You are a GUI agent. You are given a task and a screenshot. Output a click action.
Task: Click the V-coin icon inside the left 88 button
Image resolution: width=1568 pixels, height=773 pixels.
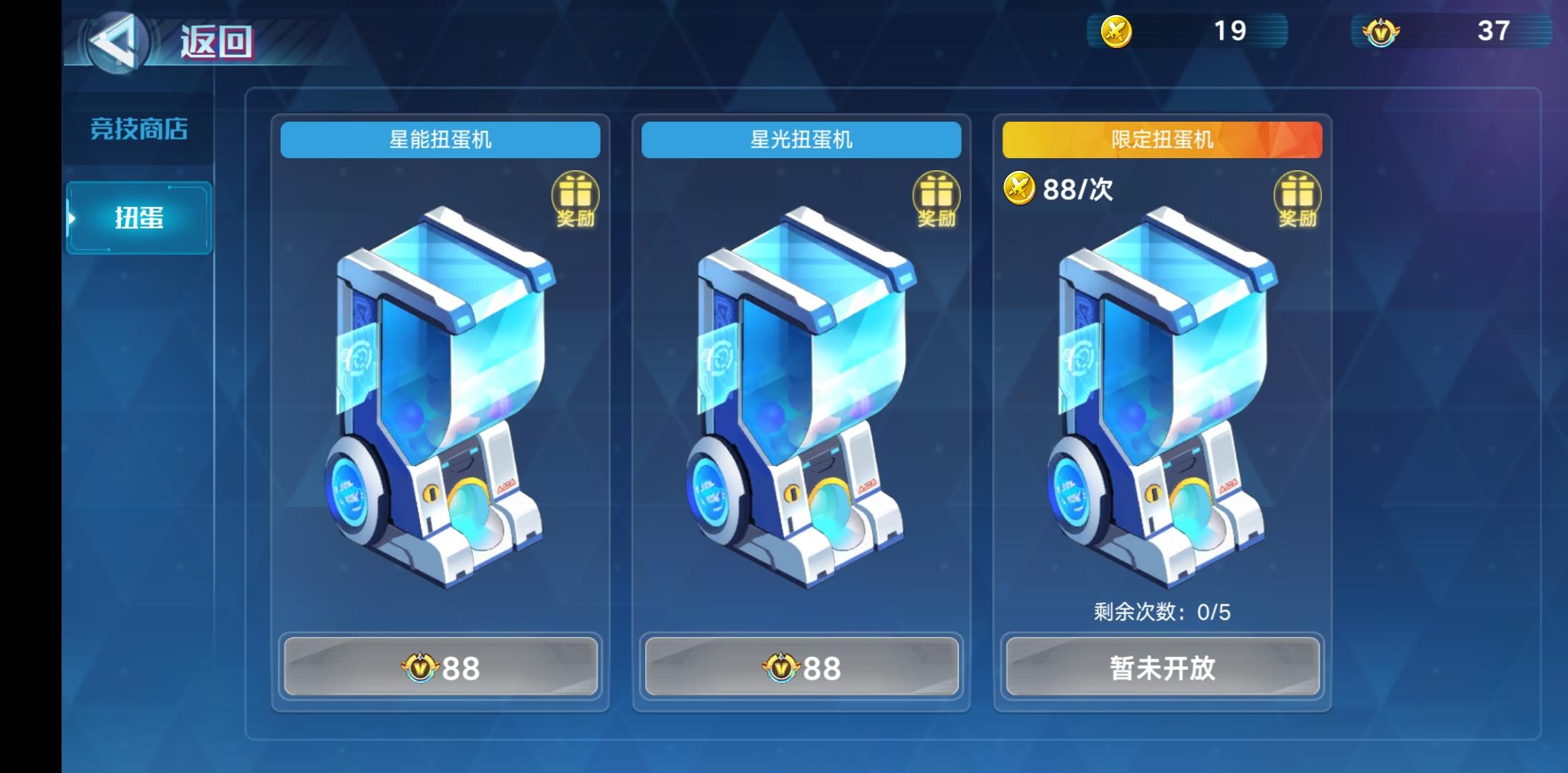pyautogui.click(x=420, y=667)
